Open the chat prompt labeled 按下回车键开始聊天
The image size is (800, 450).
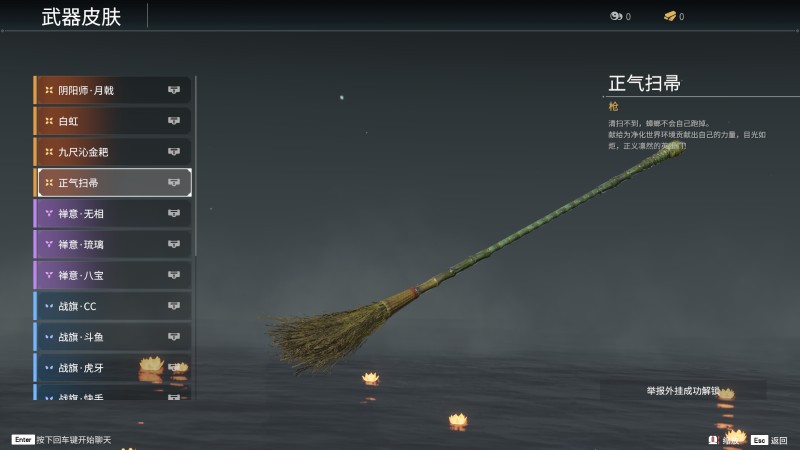(x=62, y=440)
